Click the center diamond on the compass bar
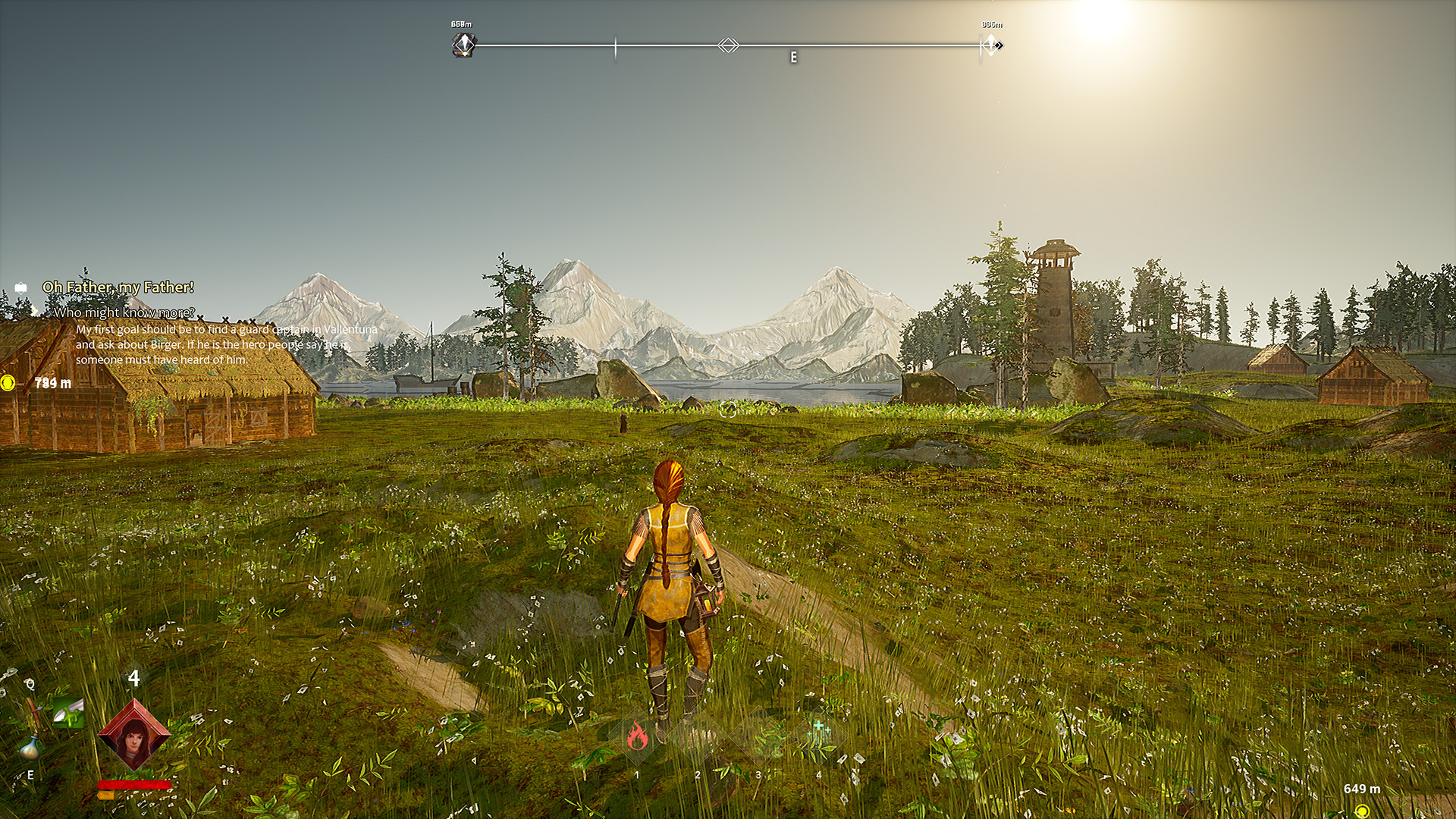 (728, 45)
